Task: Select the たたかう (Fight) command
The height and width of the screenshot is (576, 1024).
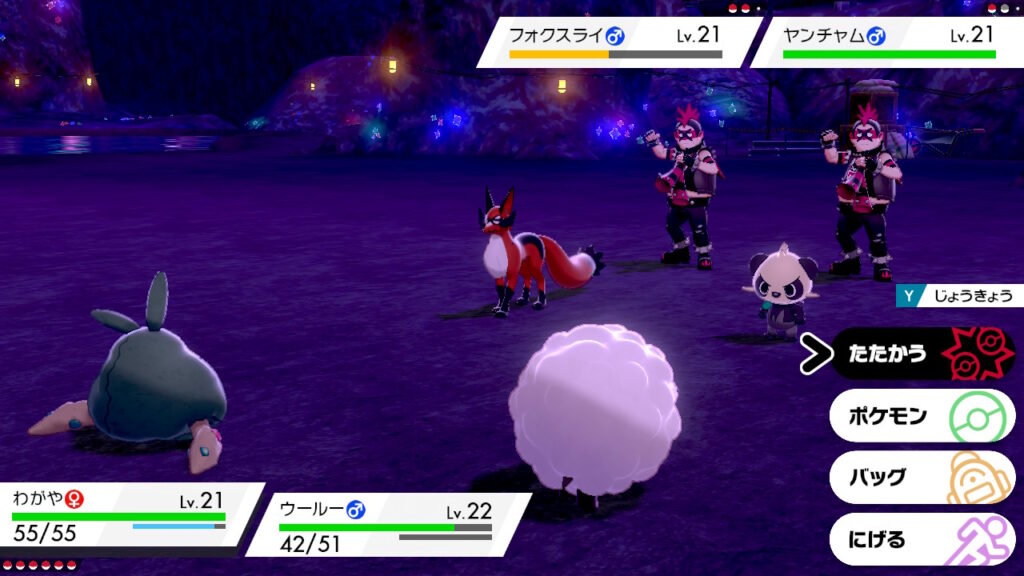Action: [x=921, y=354]
